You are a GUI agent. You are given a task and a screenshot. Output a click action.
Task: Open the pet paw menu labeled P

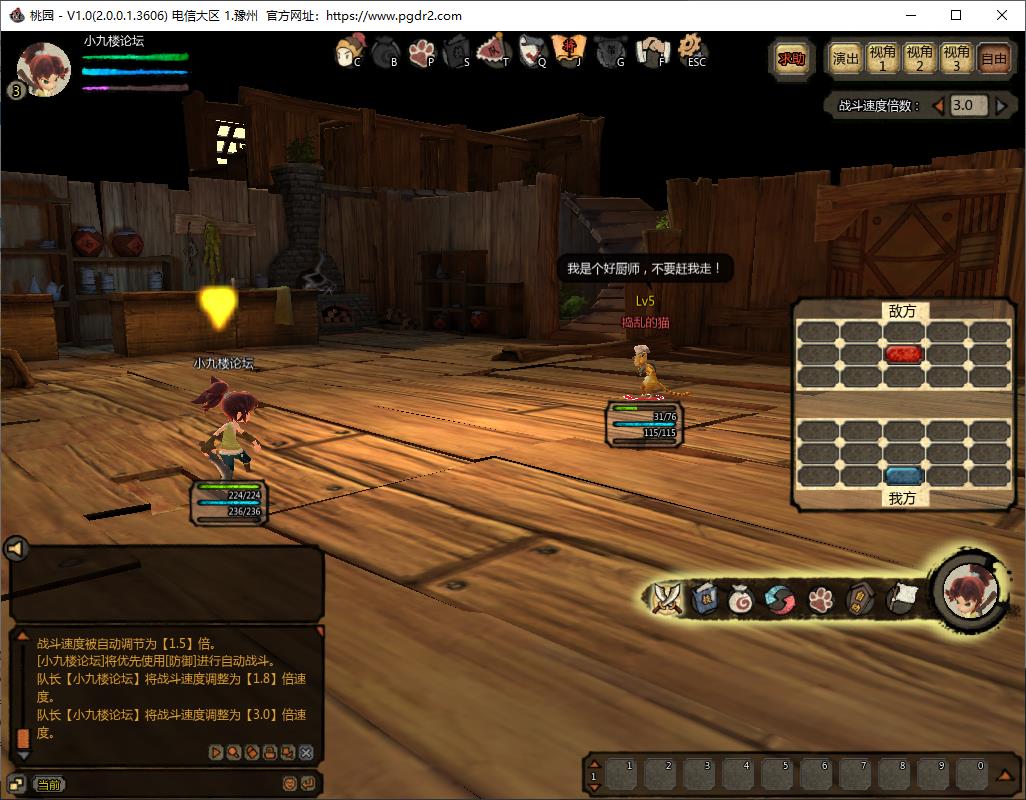(x=421, y=50)
